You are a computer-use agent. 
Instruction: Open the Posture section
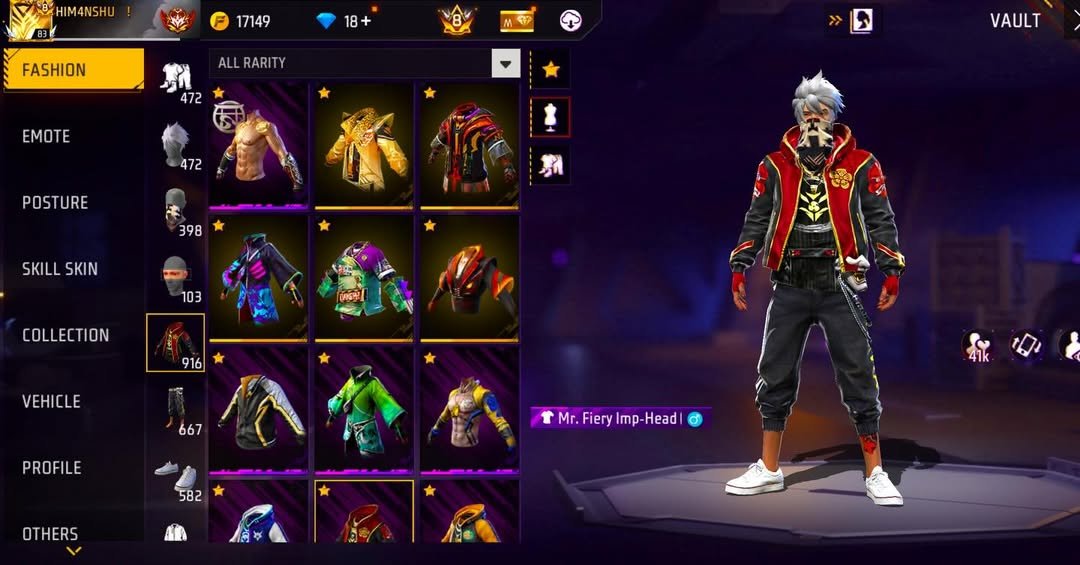[x=55, y=202]
